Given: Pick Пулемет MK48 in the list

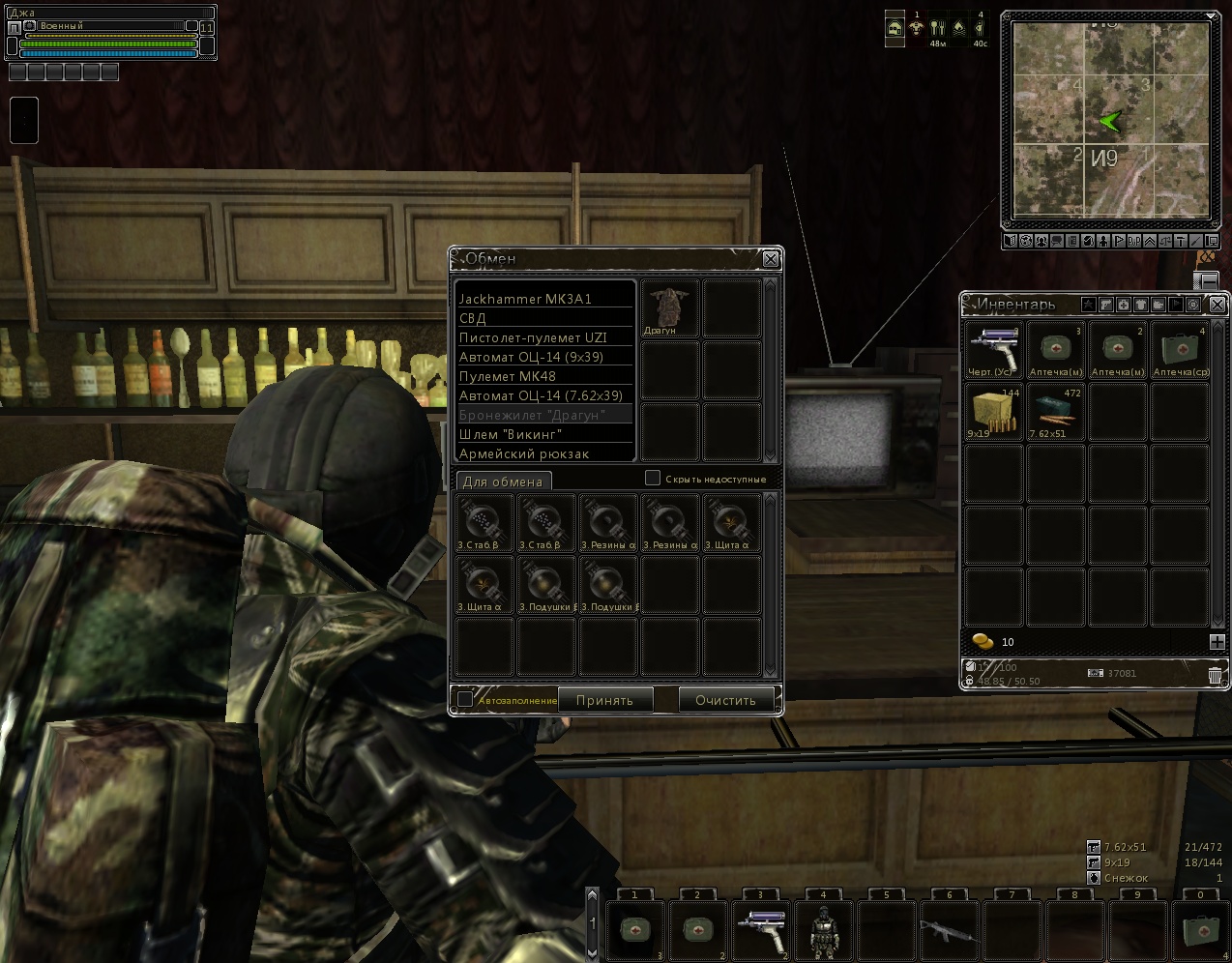Looking at the screenshot, I should pyautogui.click(x=544, y=376).
